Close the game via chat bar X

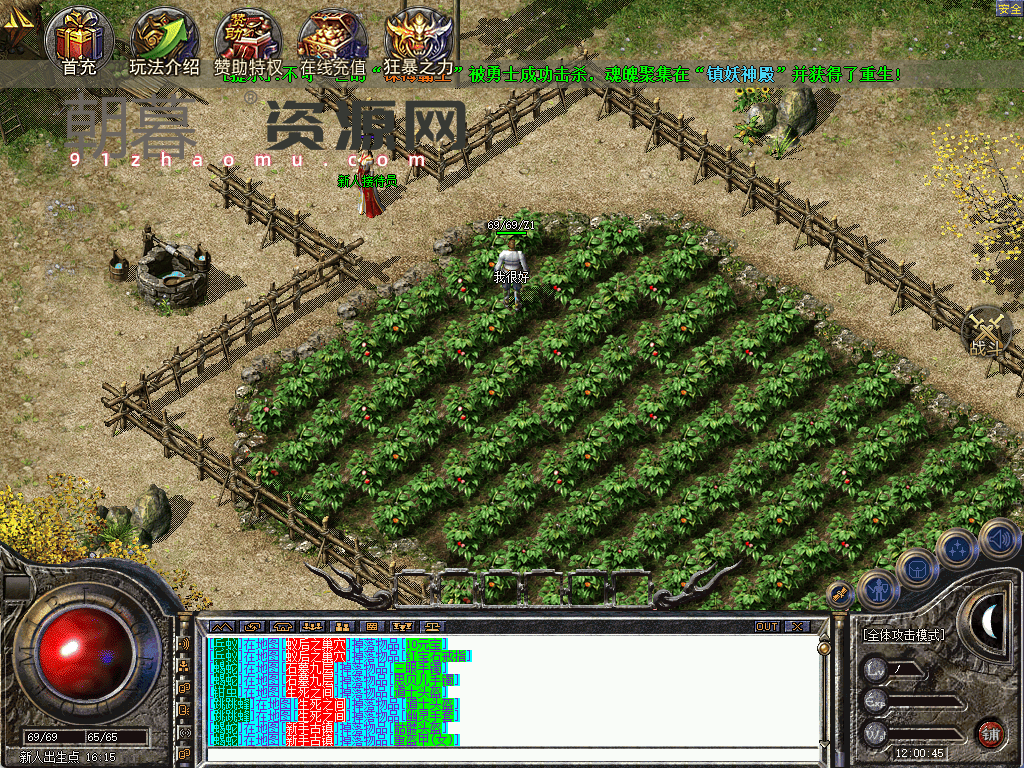tap(797, 626)
